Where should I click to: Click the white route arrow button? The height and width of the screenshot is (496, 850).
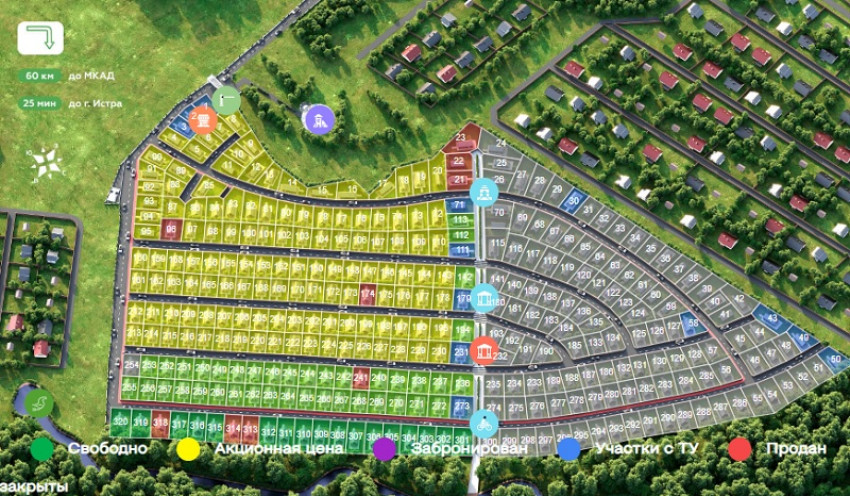pyautogui.click(x=40, y=38)
